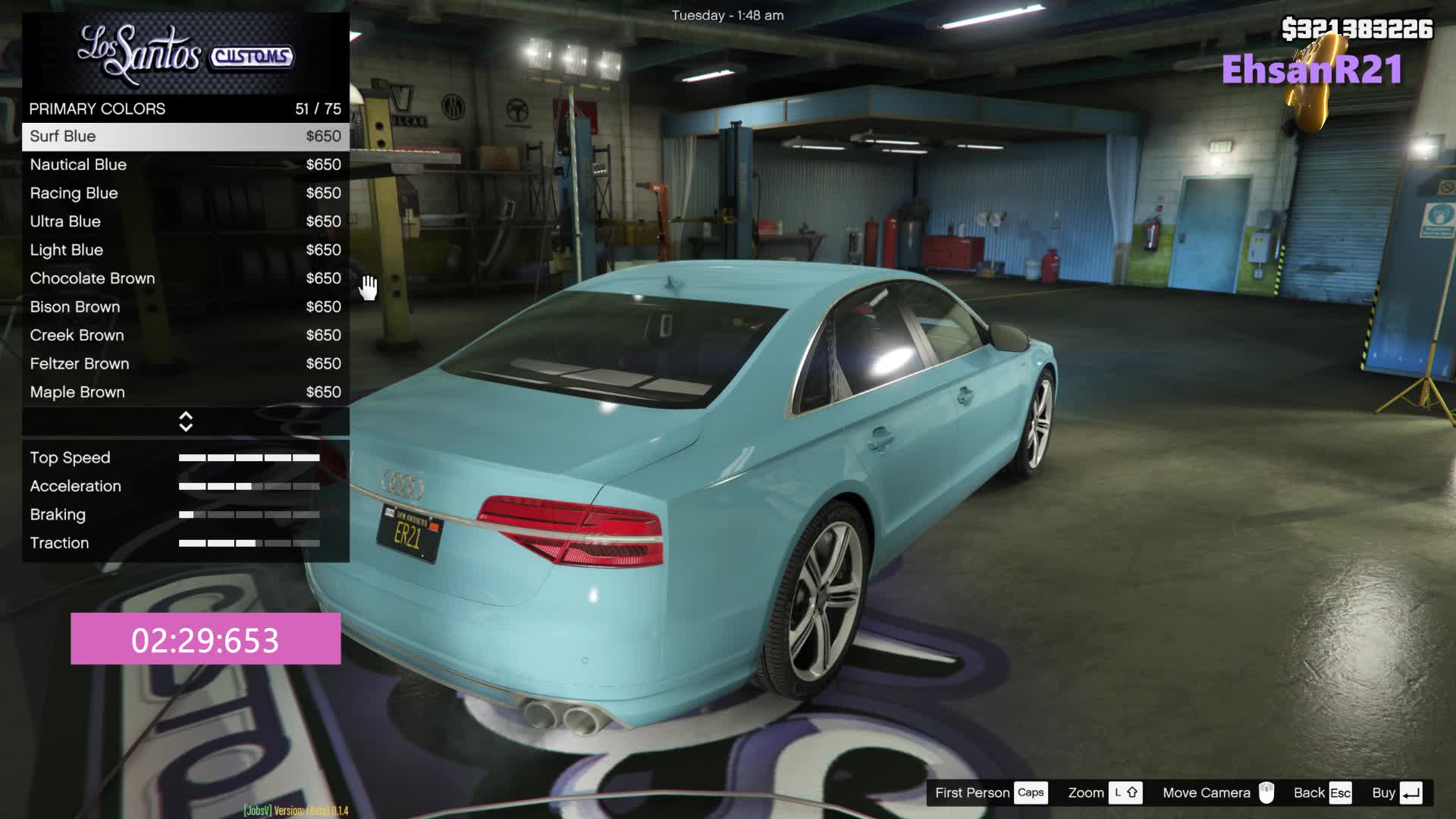This screenshot has width=1456, height=819.
Task: Choose the Light Blue color entry
Action: pos(185,250)
